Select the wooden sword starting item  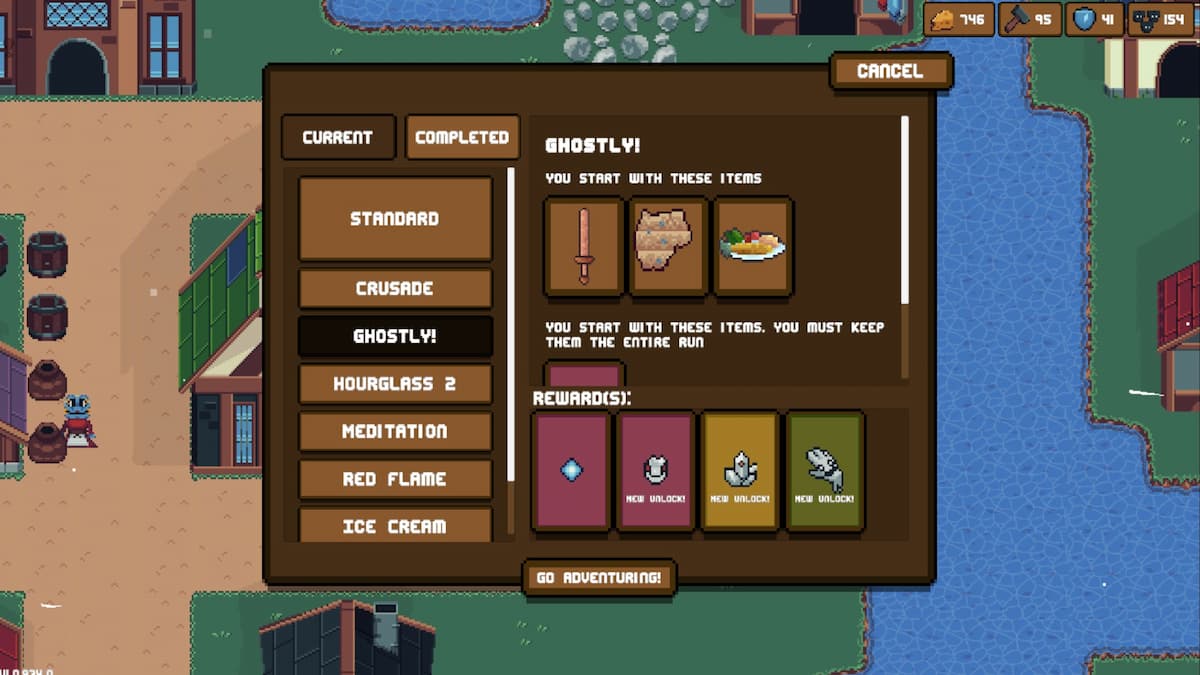pos(584,246)
